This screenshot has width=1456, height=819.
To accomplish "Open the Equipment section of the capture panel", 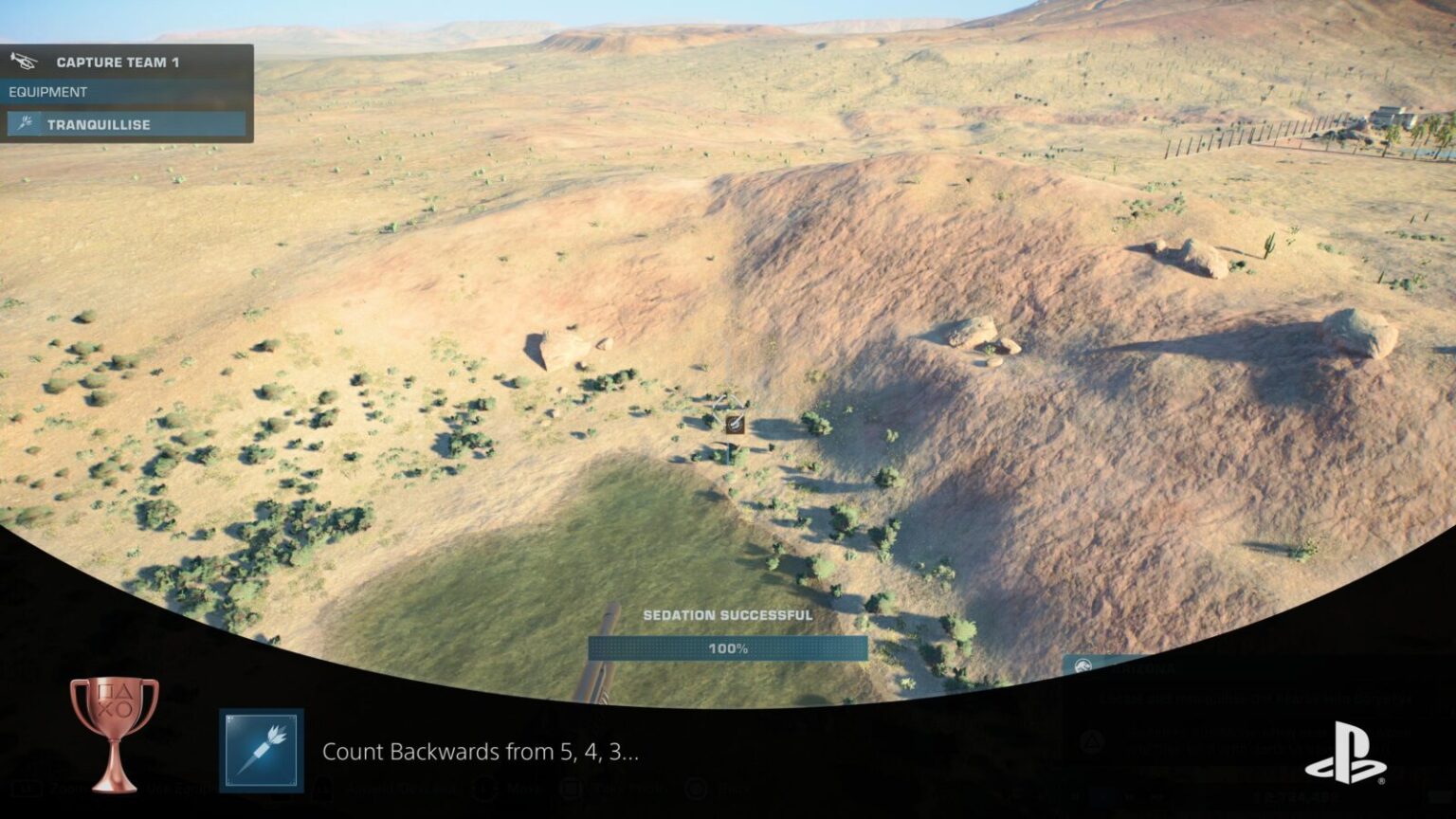I will [47, 92].
